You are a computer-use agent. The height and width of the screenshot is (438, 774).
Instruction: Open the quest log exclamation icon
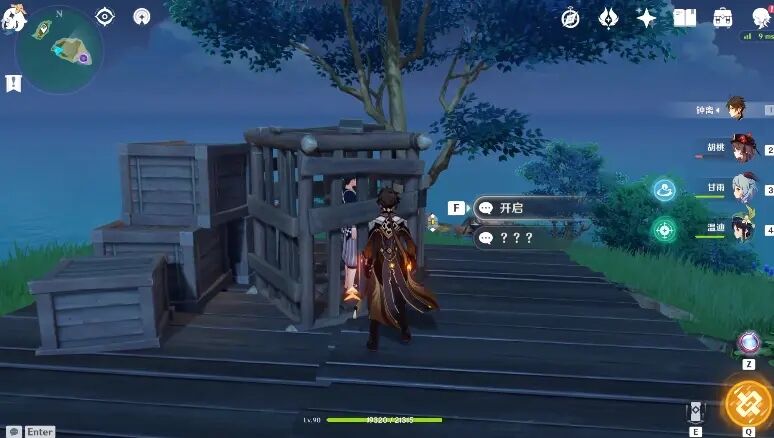13,83
